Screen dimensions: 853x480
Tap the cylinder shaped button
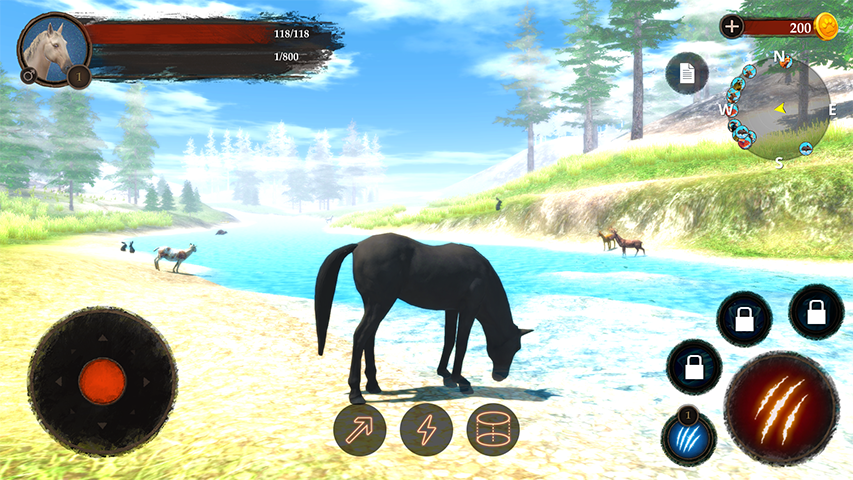pyautogui.click(x=492, y=430)
